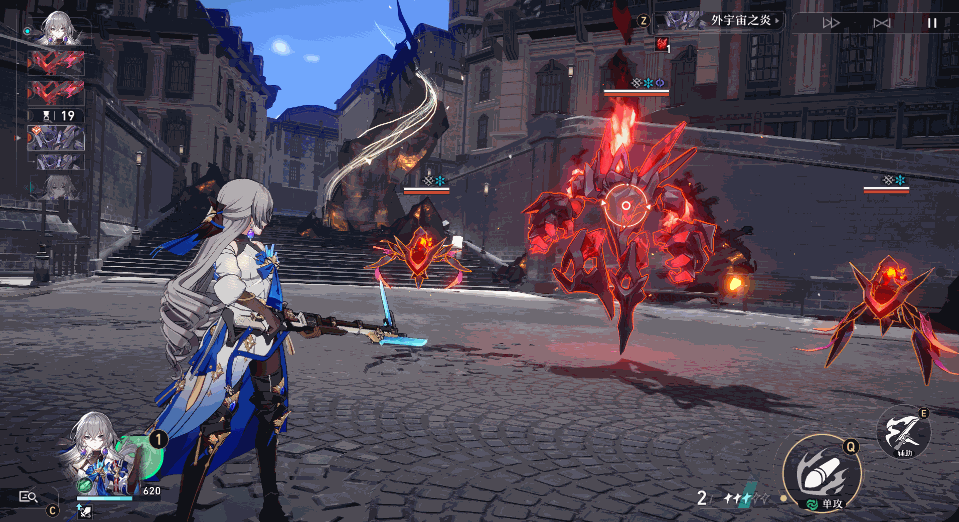Screen dimensions: 959x522
Task: Toggle double-speed battle mode
Action: [831, 22]
